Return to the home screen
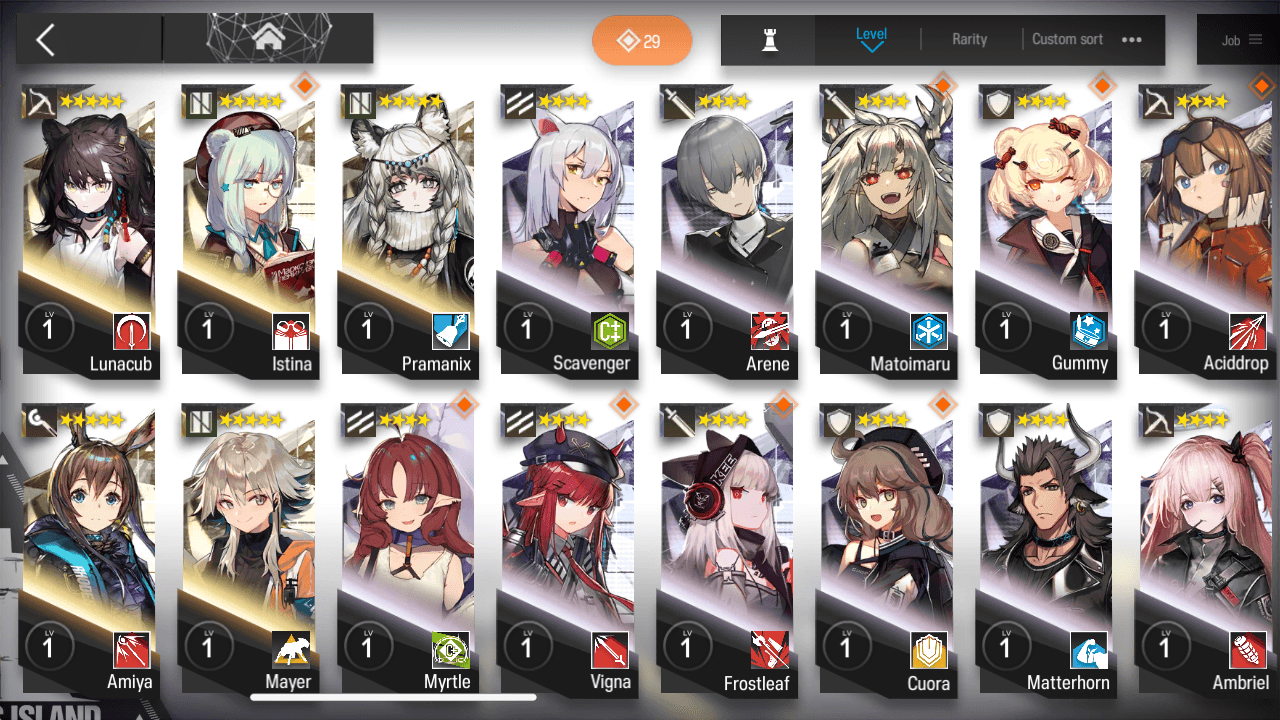The width and height of the screenshot is (1280, 720). click(x=267, y=39)
